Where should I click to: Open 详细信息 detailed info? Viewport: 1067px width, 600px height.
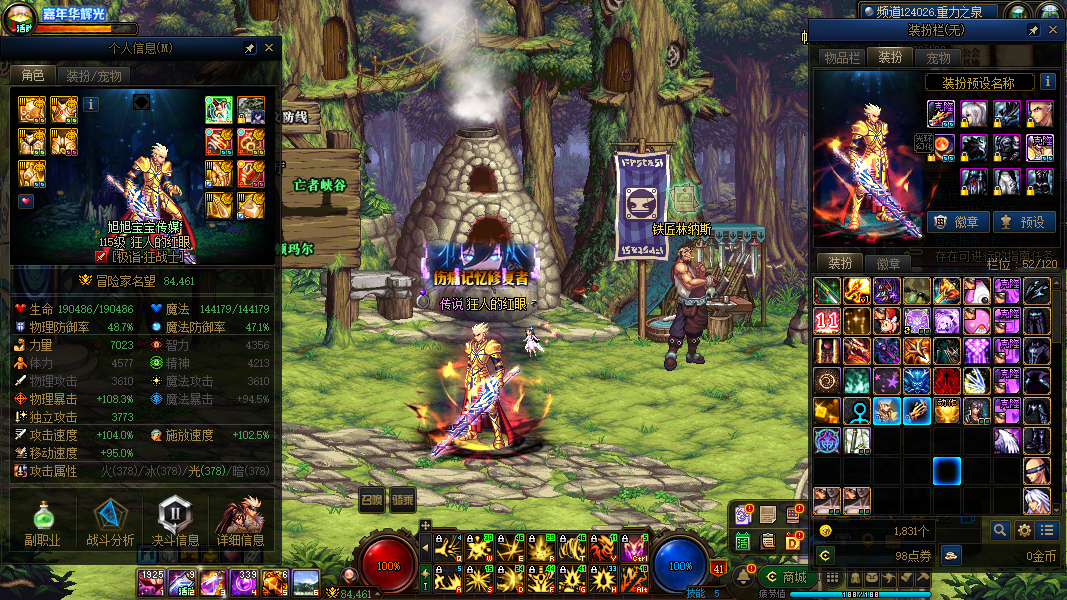[x=240, y=524]
